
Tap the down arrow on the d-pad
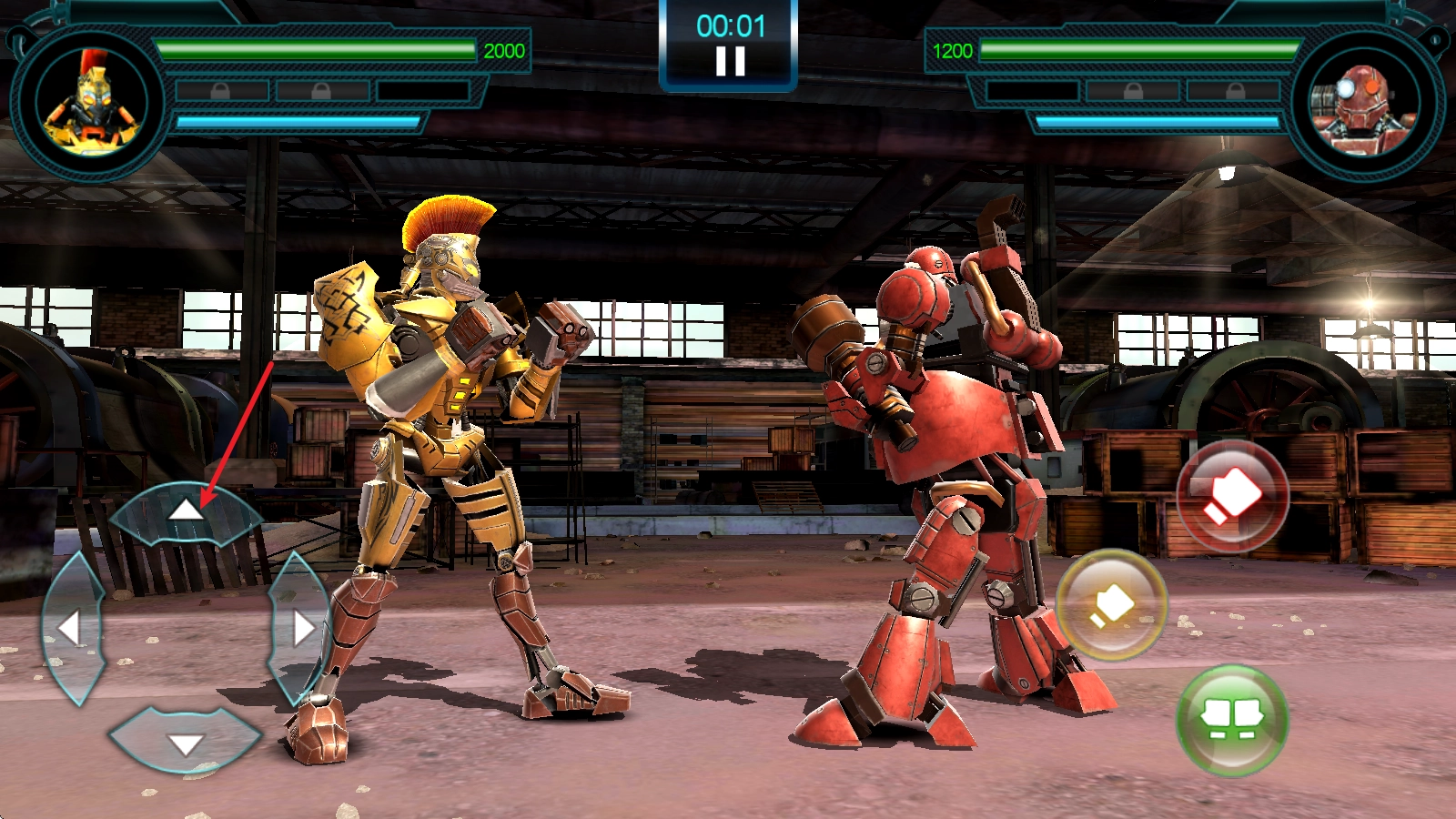click(x=186, y=742)
